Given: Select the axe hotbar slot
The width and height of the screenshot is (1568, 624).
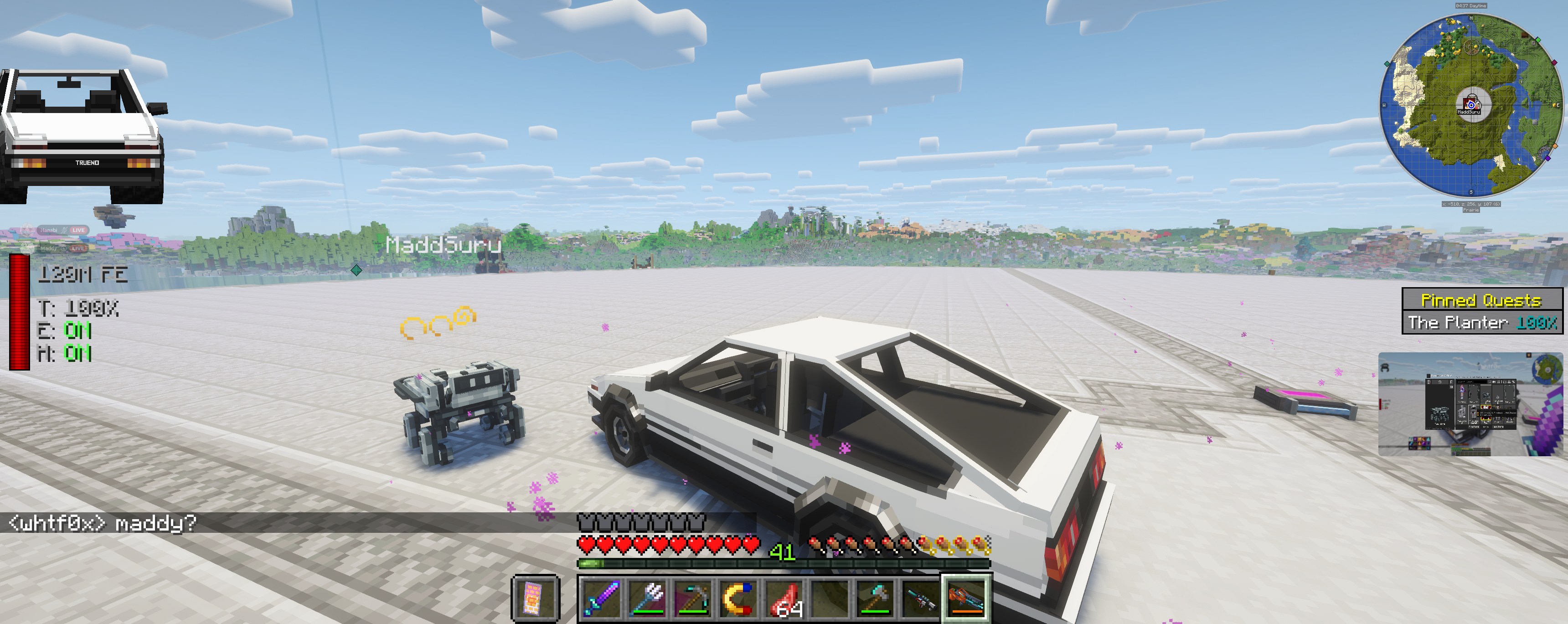Looking at the screenshot, I should coord(875,598).
